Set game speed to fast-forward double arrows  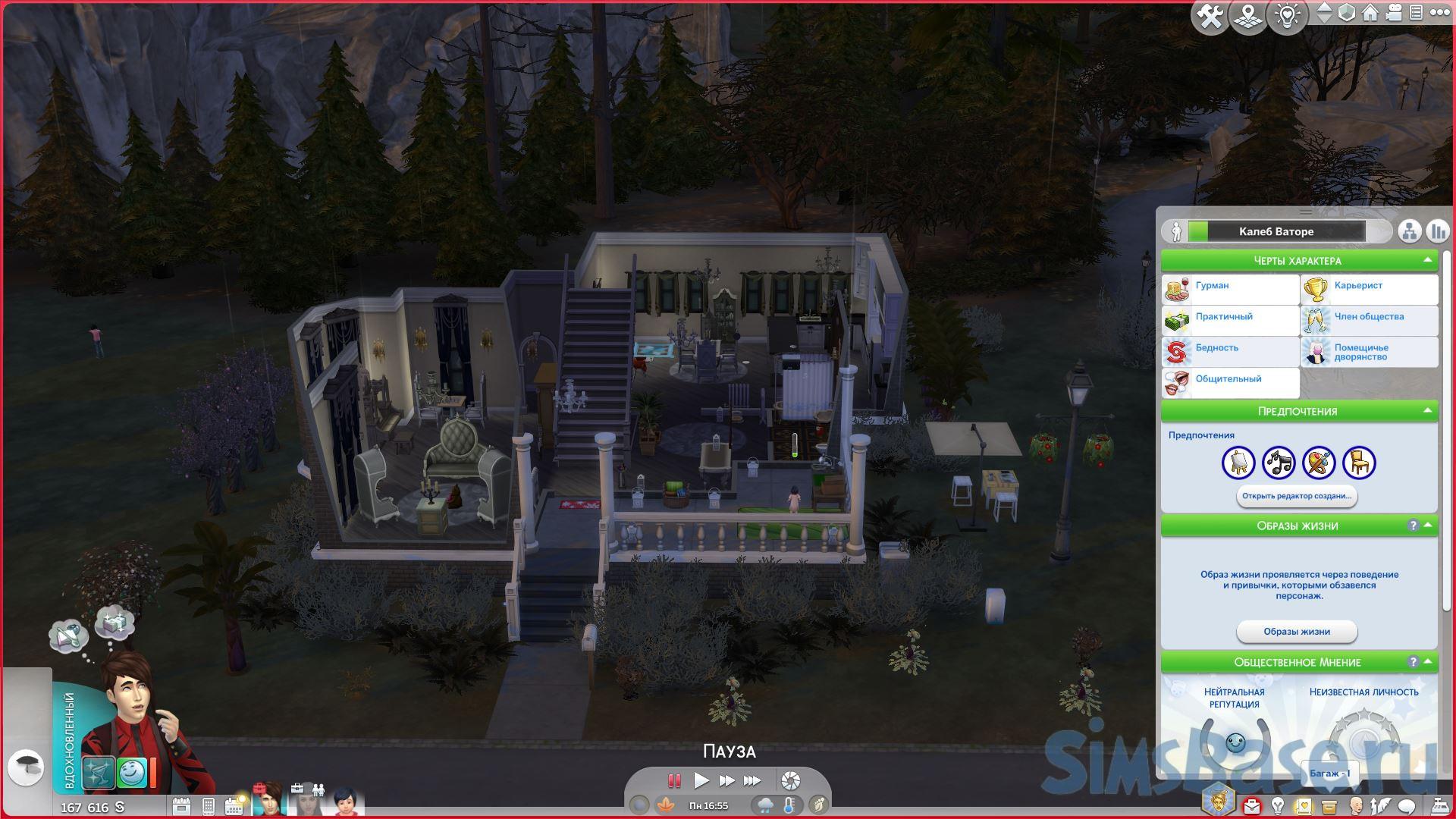(726, 780)
